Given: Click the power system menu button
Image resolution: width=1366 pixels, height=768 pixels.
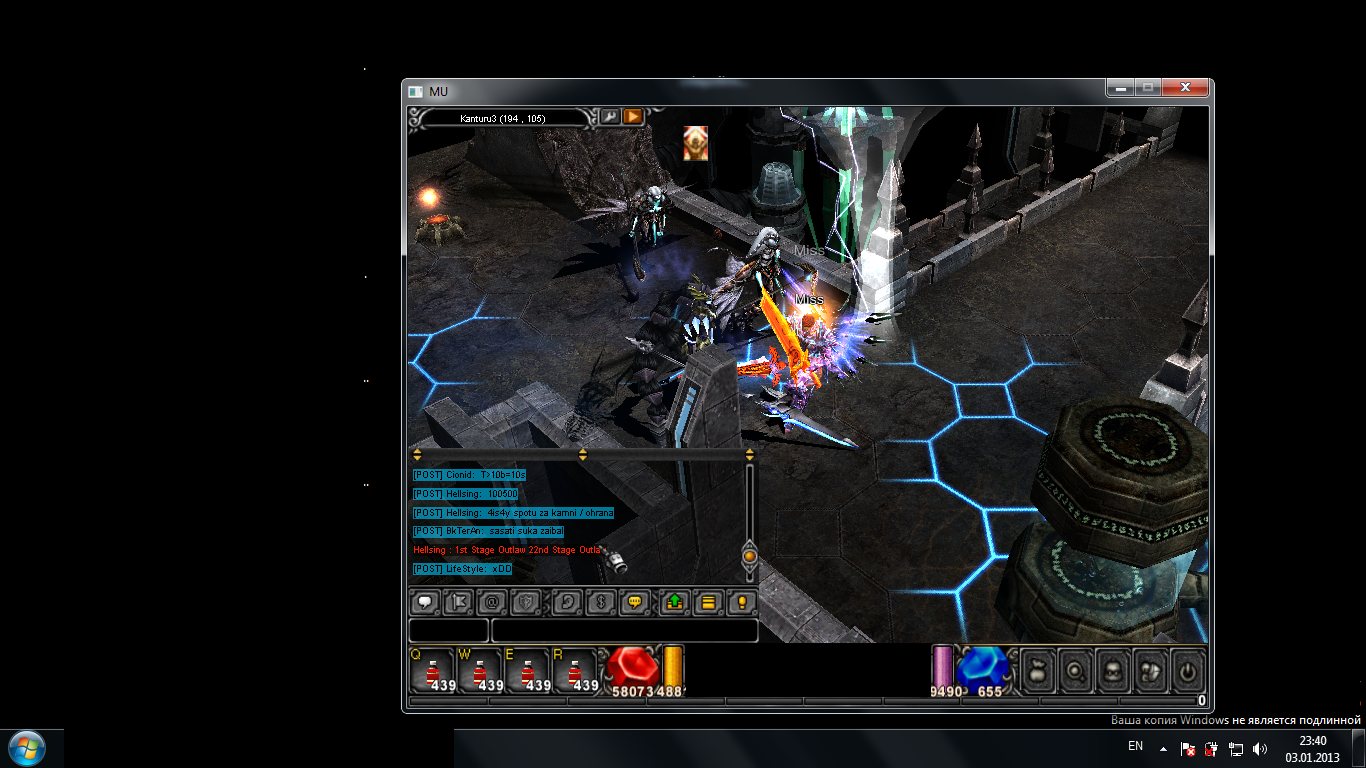Looking at the screenshot, I should (x=1187, y=671).
